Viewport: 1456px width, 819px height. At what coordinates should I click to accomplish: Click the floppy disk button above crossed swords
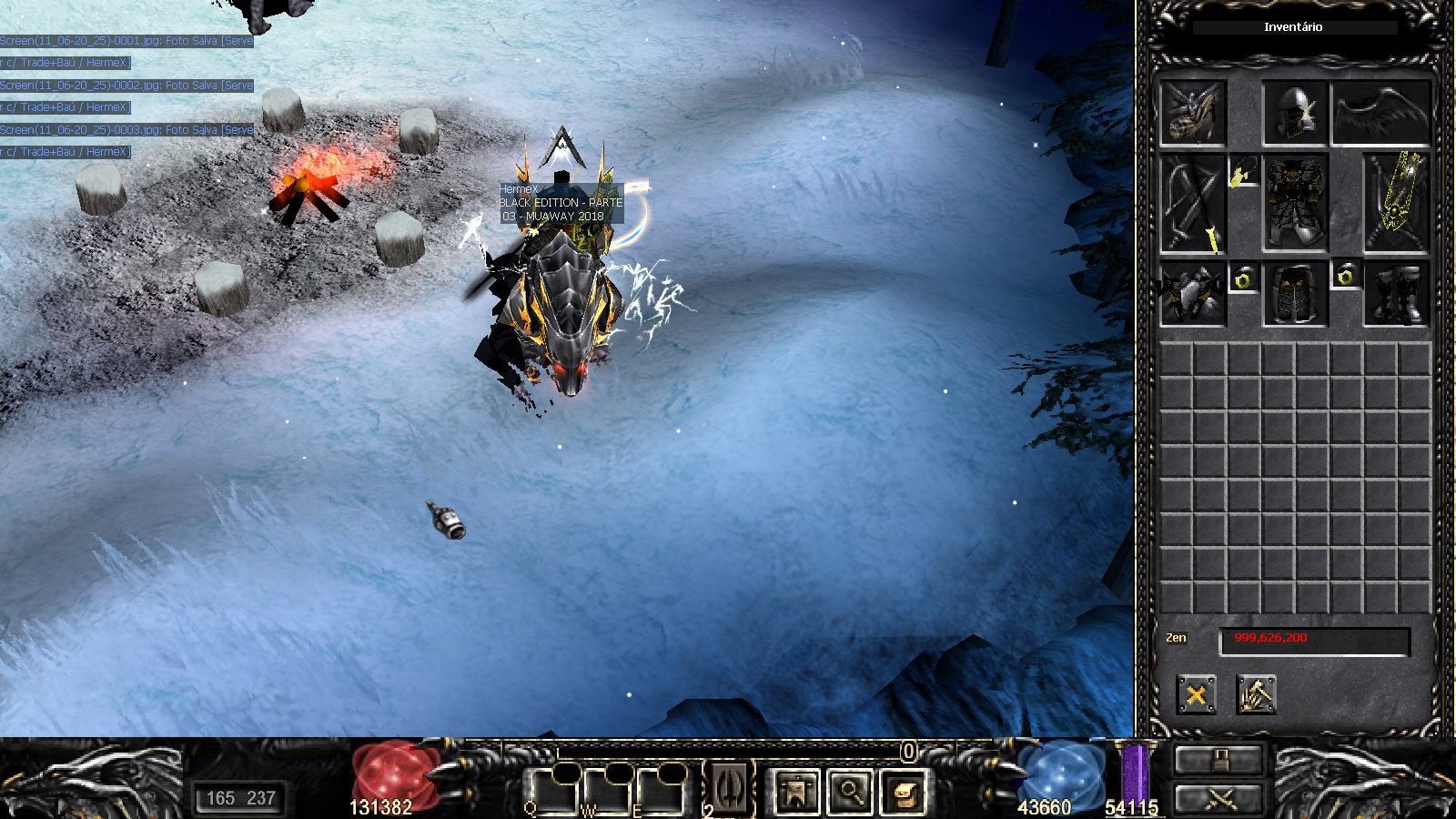click(1219, 760)
